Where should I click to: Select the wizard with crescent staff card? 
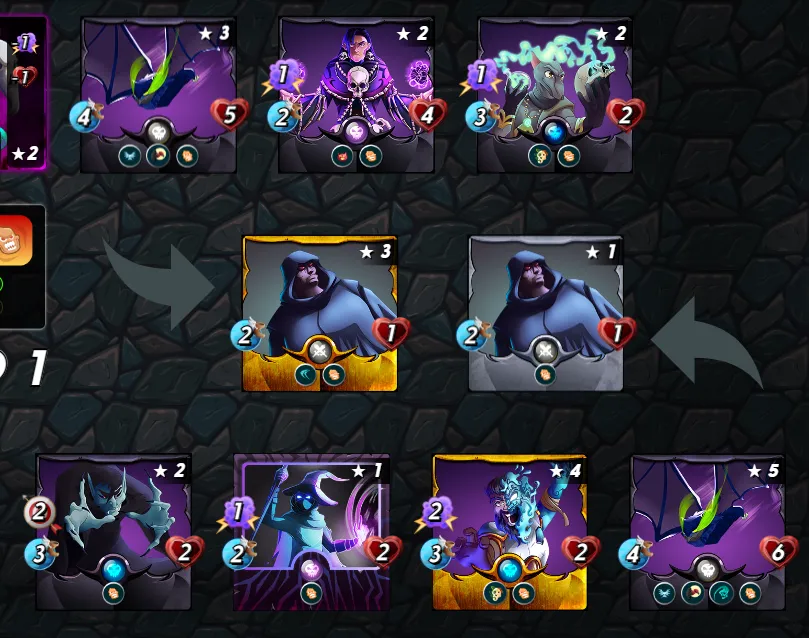(x=310, y=531)
